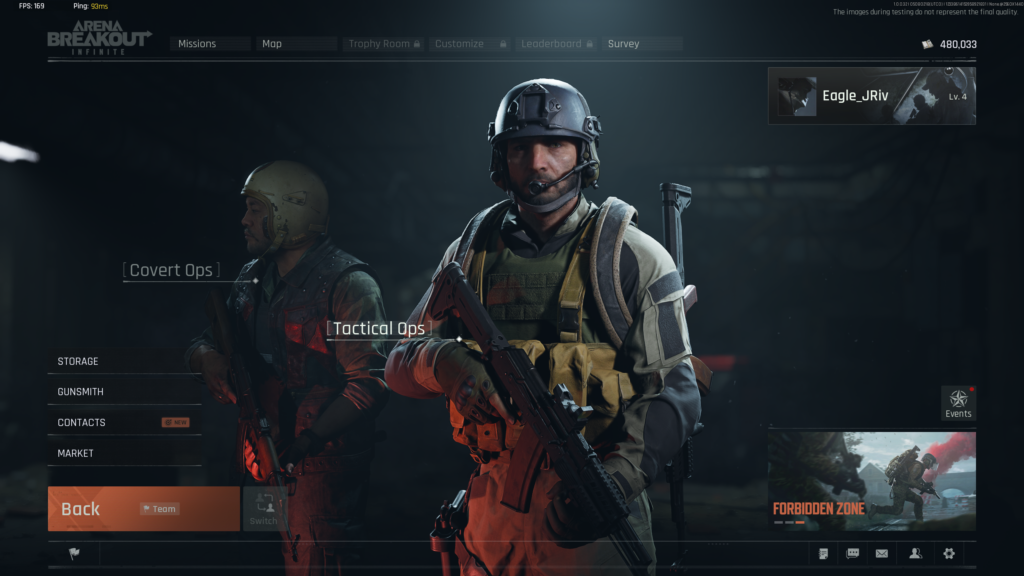Open the Missions tab
The image size is (1024, 576).
(x=208, y=44)
